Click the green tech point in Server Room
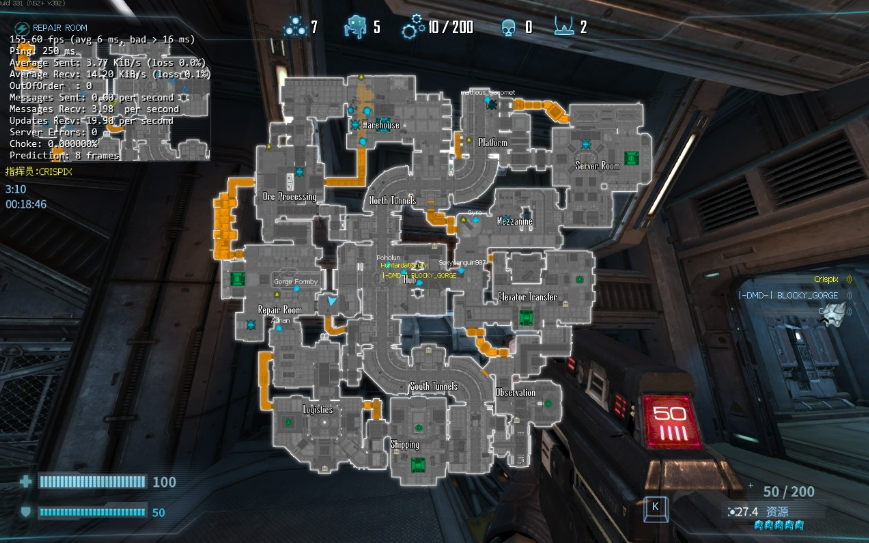Image resolution: width=869 pixels, height=543 pixels. pos(631,157)
